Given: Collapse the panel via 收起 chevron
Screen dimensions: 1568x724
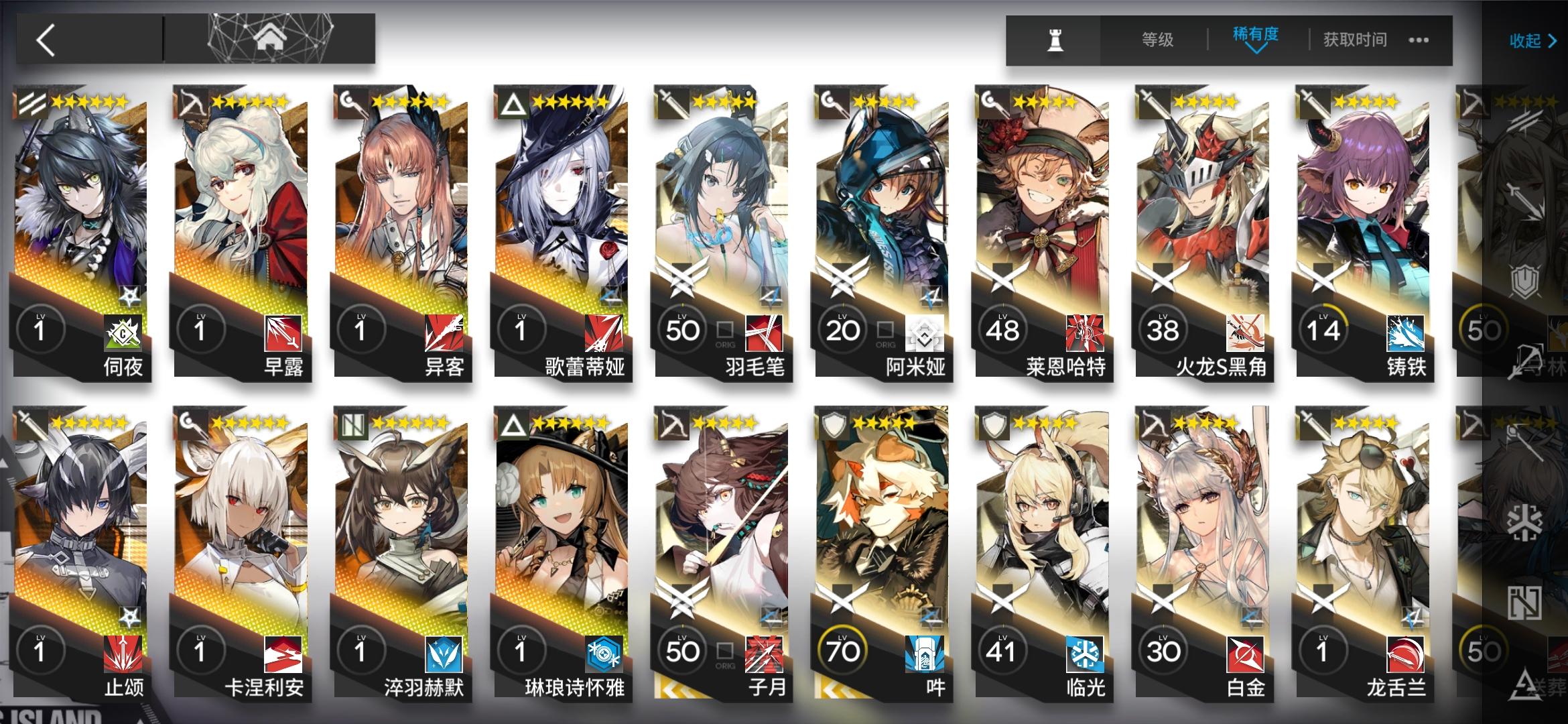Looking at the screenshot, I should 1533,40.
